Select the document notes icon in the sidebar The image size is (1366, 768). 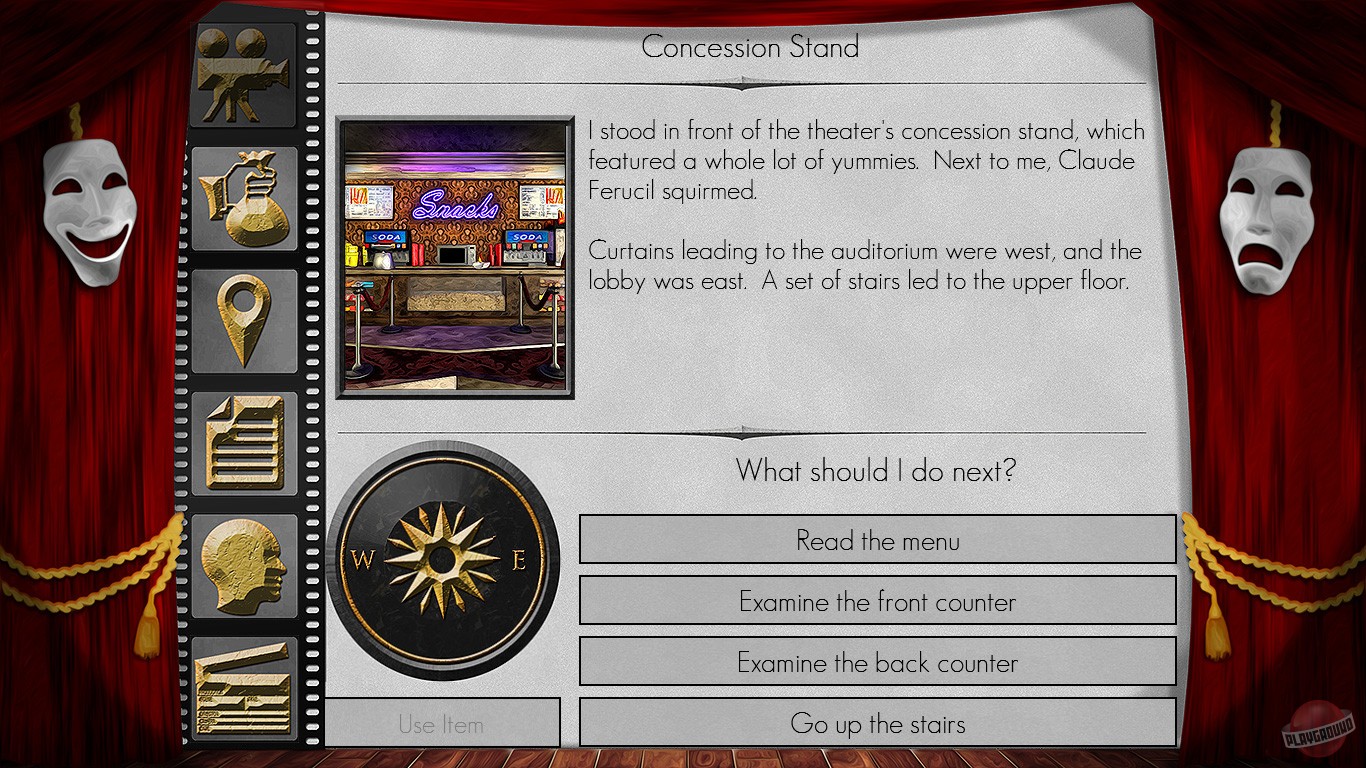pyautogui.click(x=243, y=442)
